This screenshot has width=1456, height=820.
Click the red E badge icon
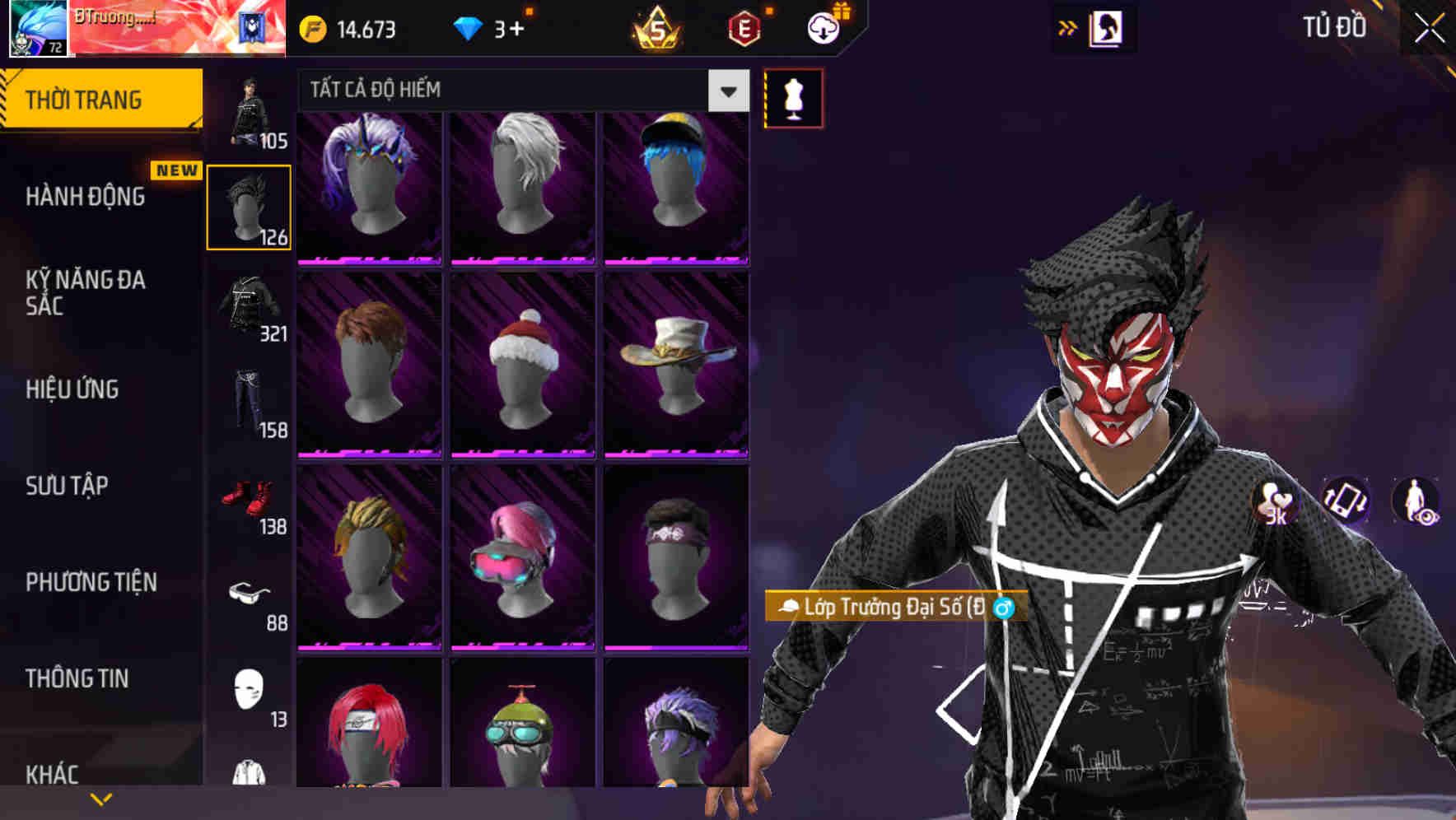tap(741, 27)
